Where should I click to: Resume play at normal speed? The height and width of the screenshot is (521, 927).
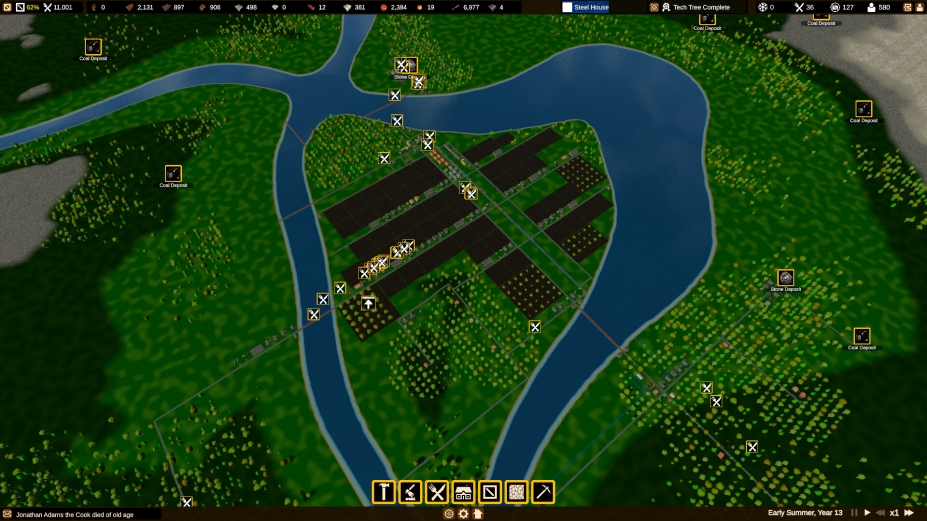click(867, 513)
